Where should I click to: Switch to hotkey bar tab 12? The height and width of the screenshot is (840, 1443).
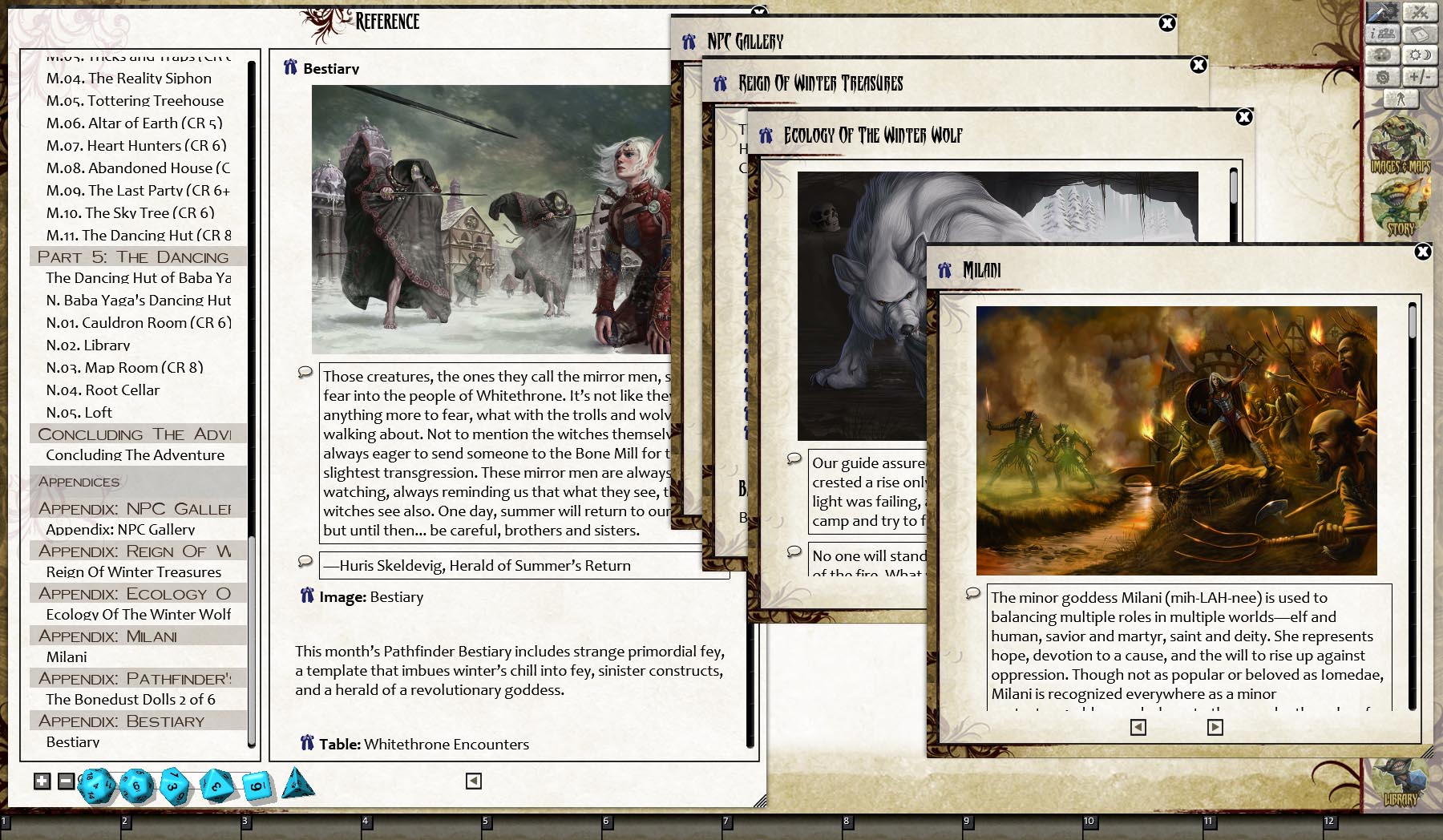pyautogui.click(x=1329, y=821)
